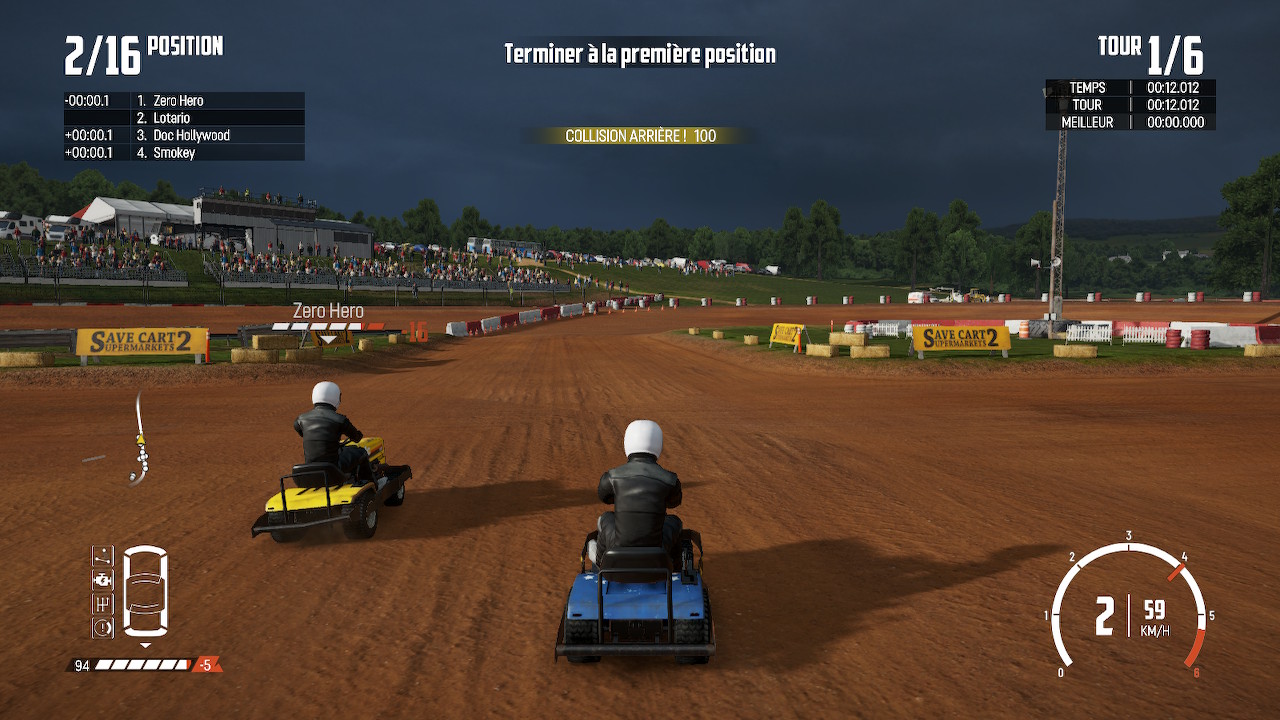Click the engine damage status icon
Viewport: 1280px width, 720px height.
pos(102,579)
